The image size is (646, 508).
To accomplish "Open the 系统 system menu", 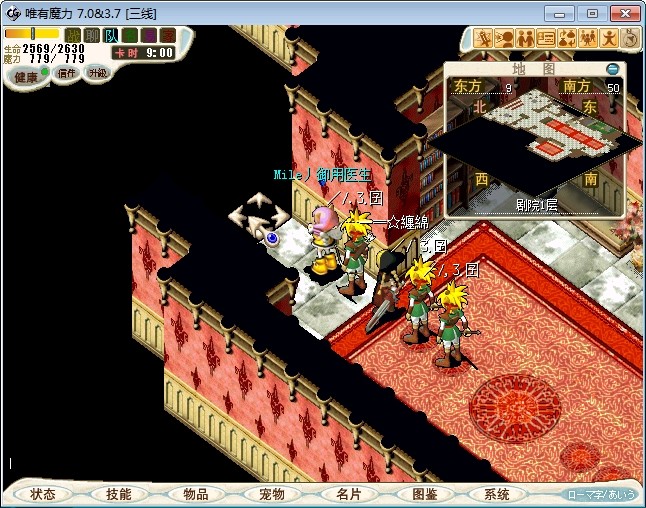I will click(497, 494).
